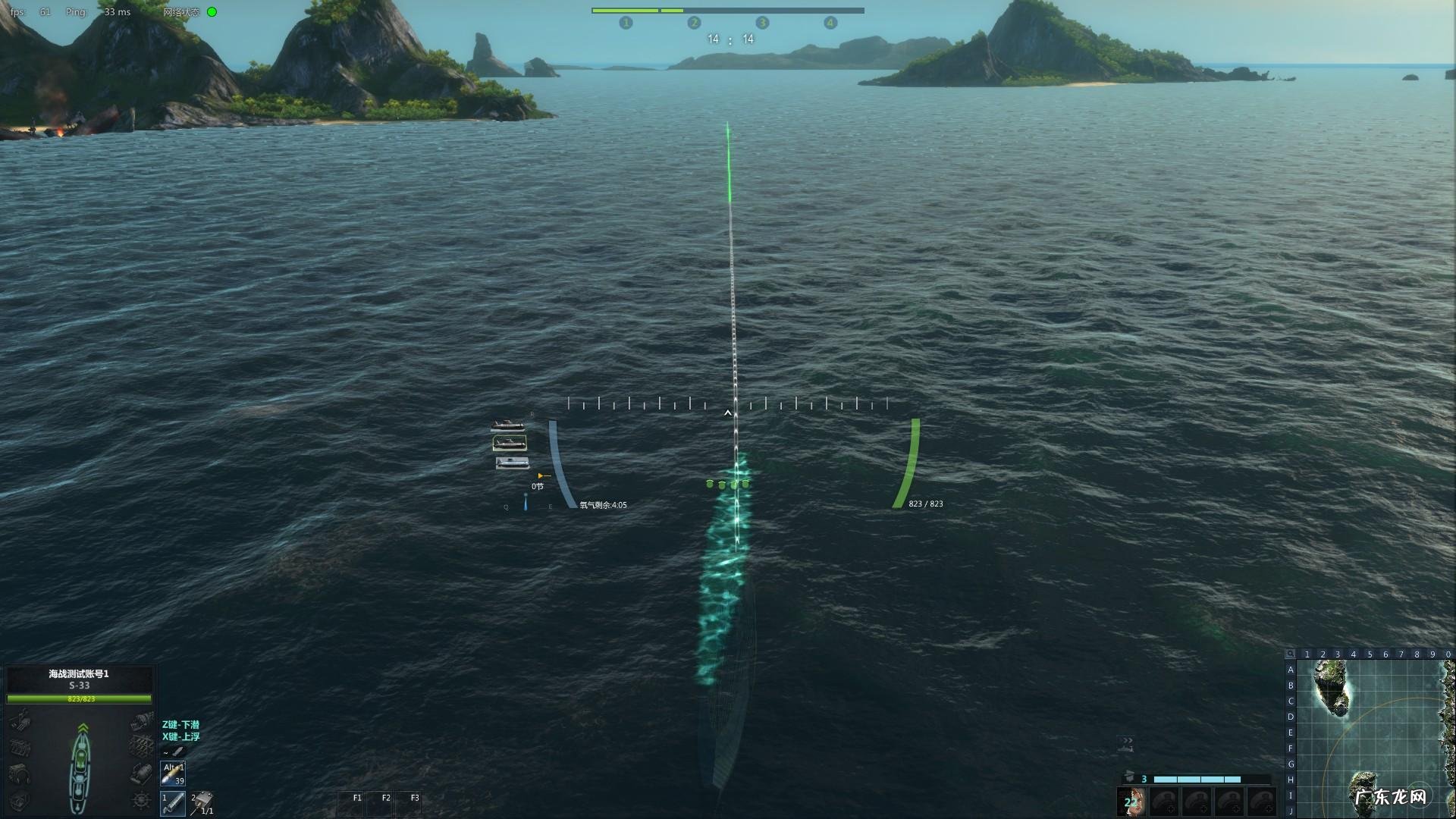Screen dimensions: 1456x819
Task: Select the commander portrait skill slot
Action: [1131, 802]
